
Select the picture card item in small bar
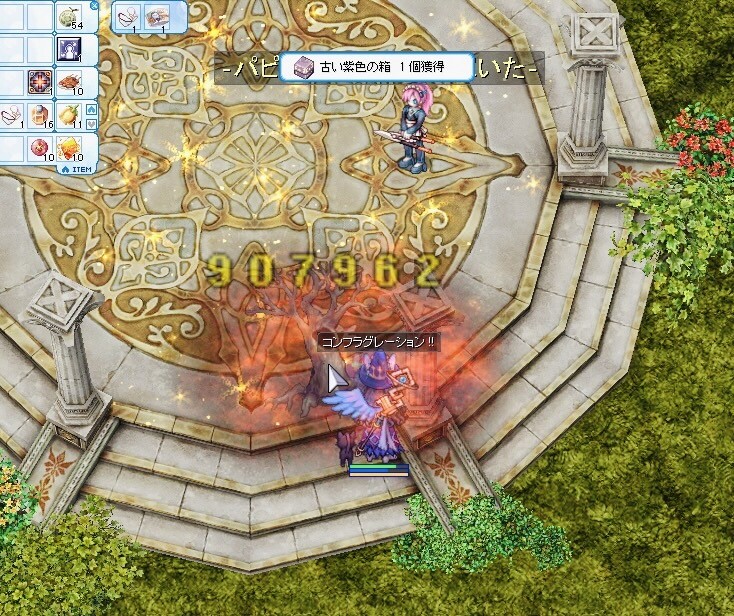pos(156,16)
